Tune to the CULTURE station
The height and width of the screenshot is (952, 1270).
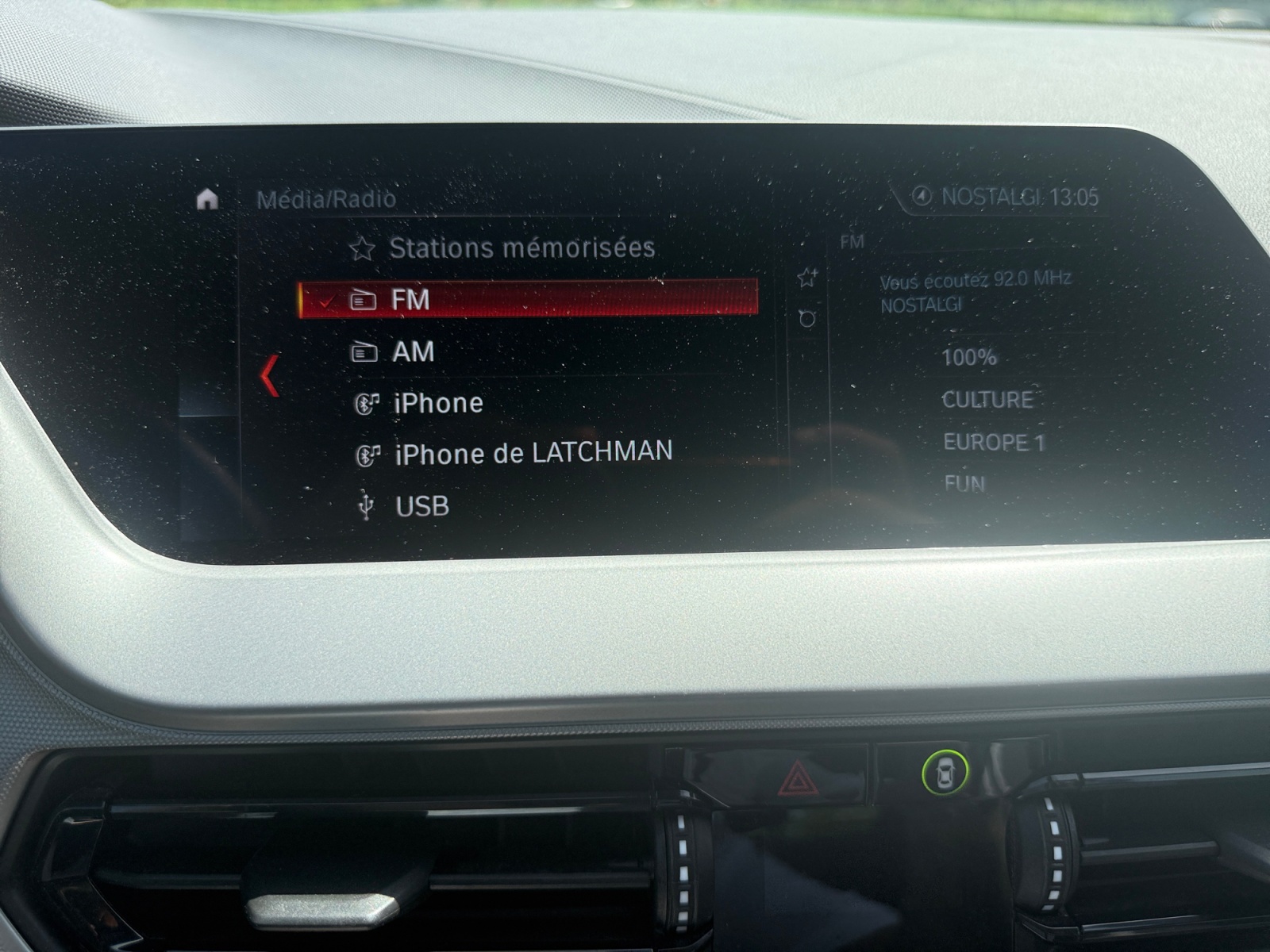pos(987,399)
